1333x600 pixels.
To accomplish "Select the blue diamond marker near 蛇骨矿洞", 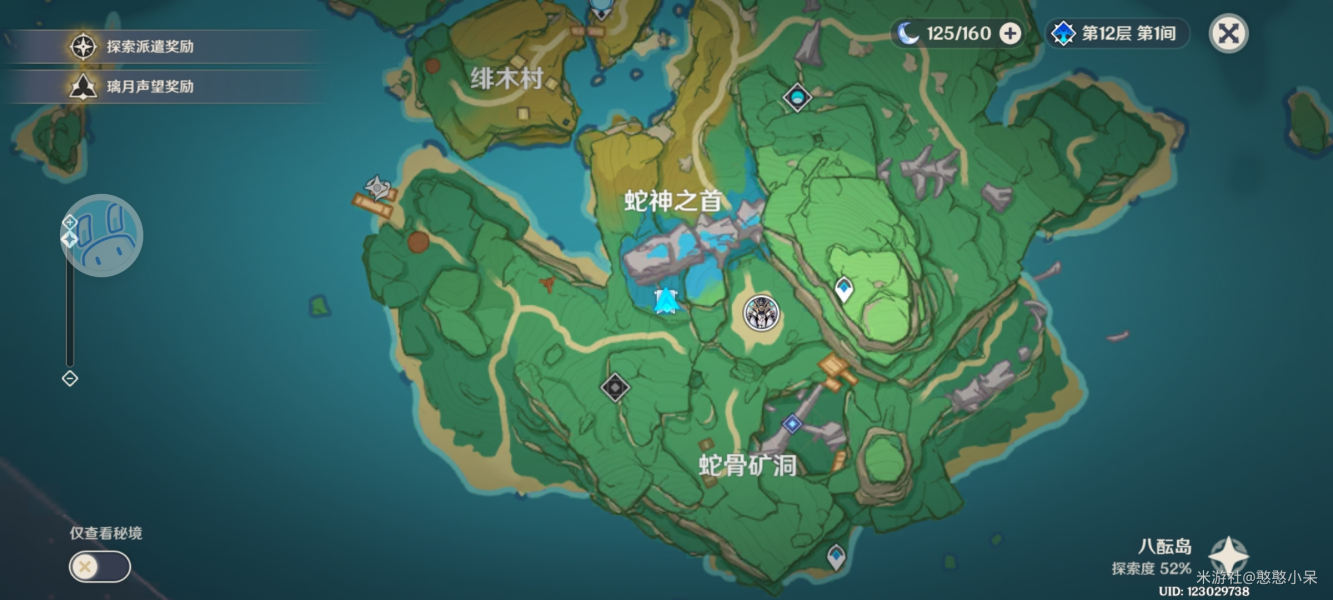I will [792, 424].
